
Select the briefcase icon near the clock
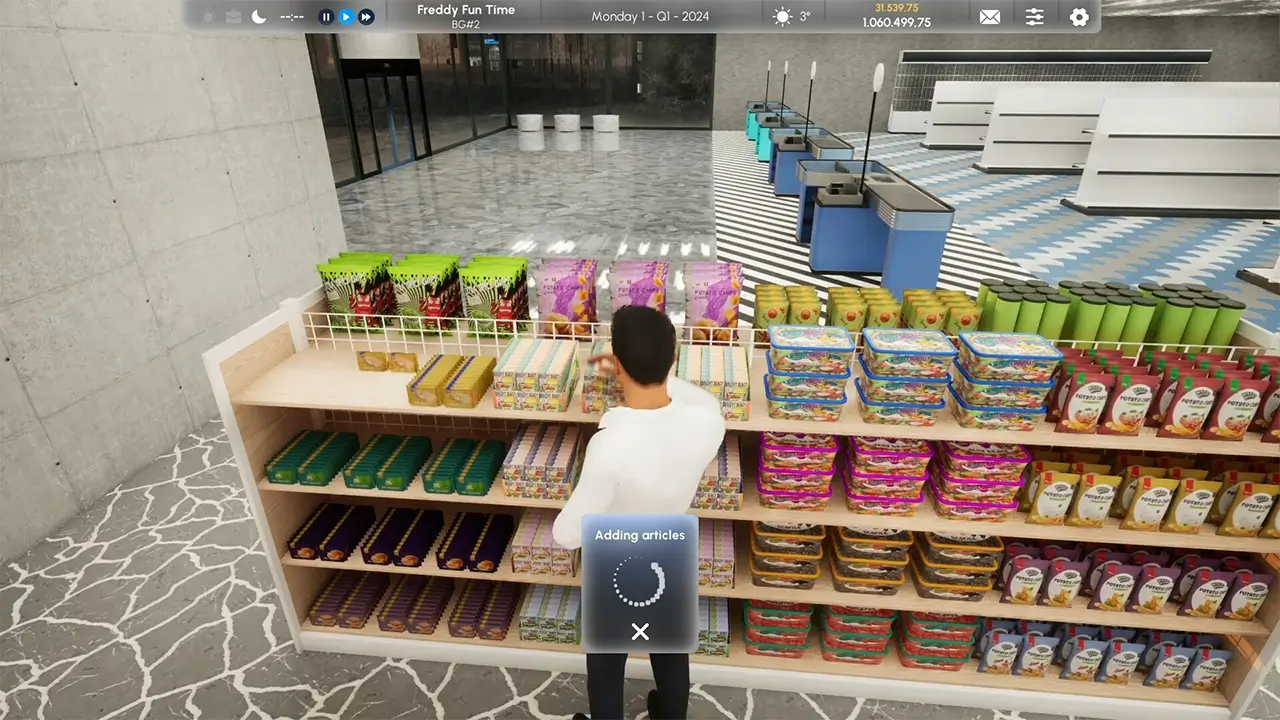click(x=231, y=16)
